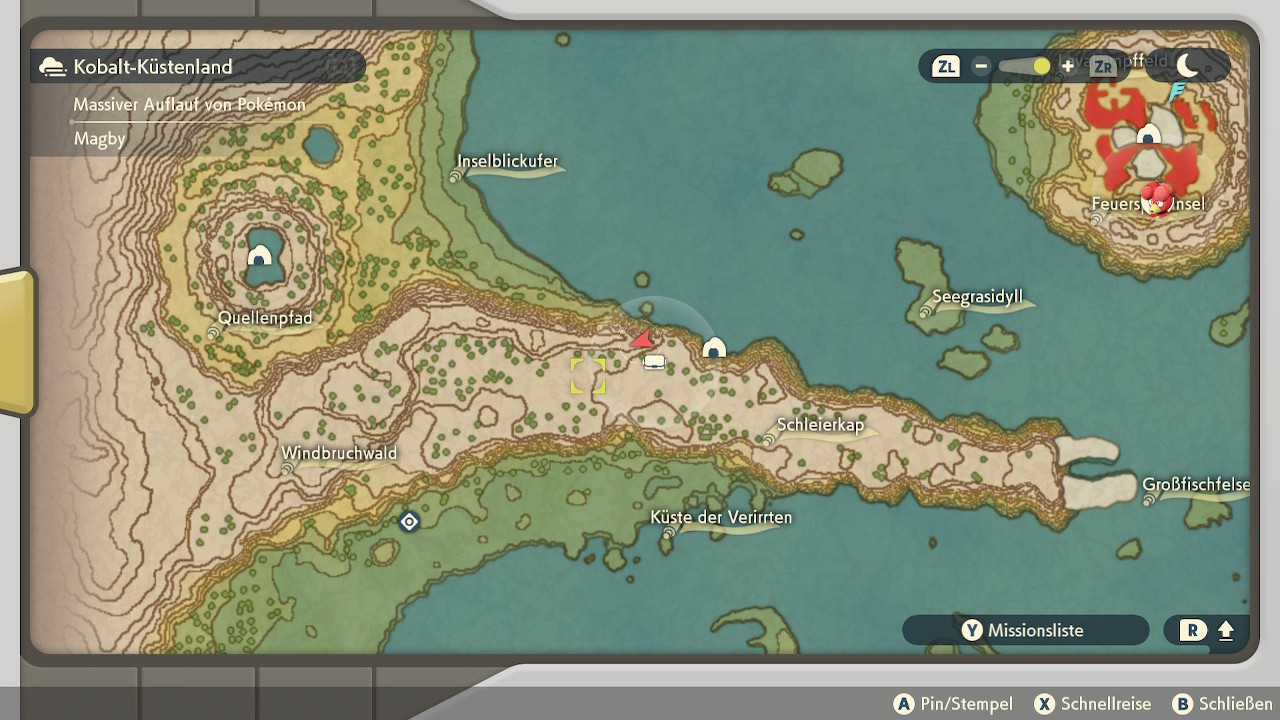This screenshot has width=1280, height=720.
Task: Select the Schleierkap location label
Action: pos(819,425)
